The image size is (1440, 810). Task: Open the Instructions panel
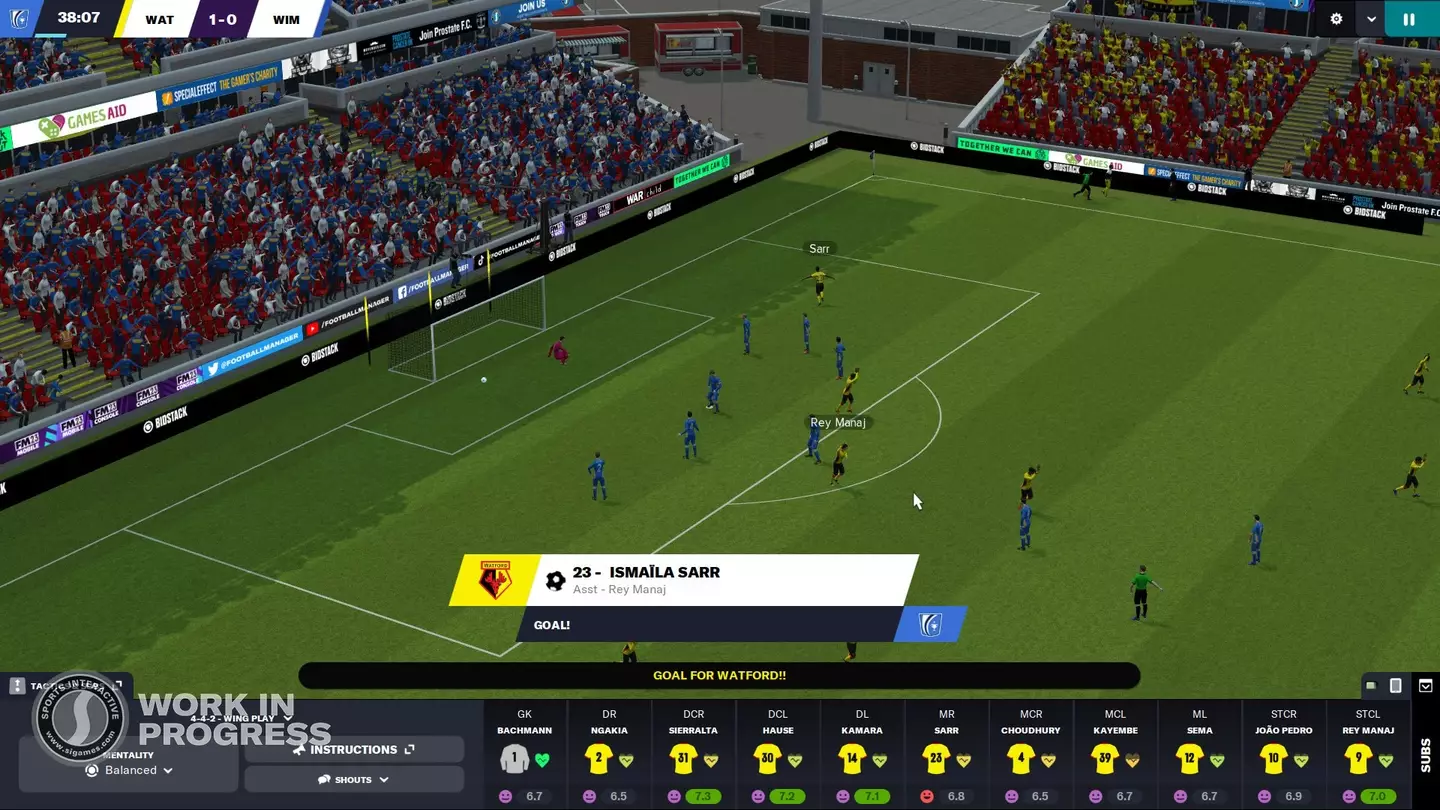pos(353,749)
